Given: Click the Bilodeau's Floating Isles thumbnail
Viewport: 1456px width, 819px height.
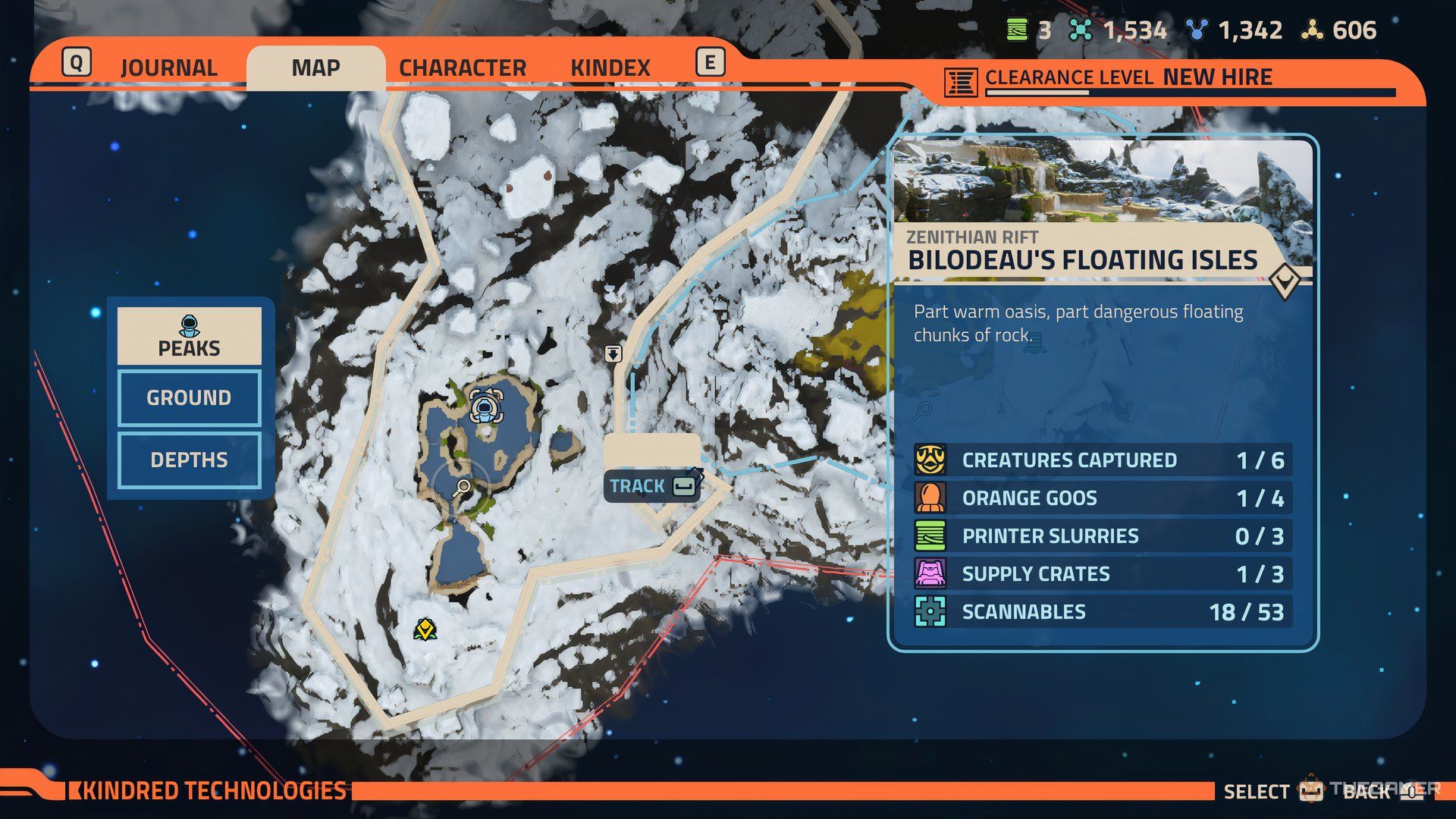Looking at the screenshot, I should (x=1102, y=180).
